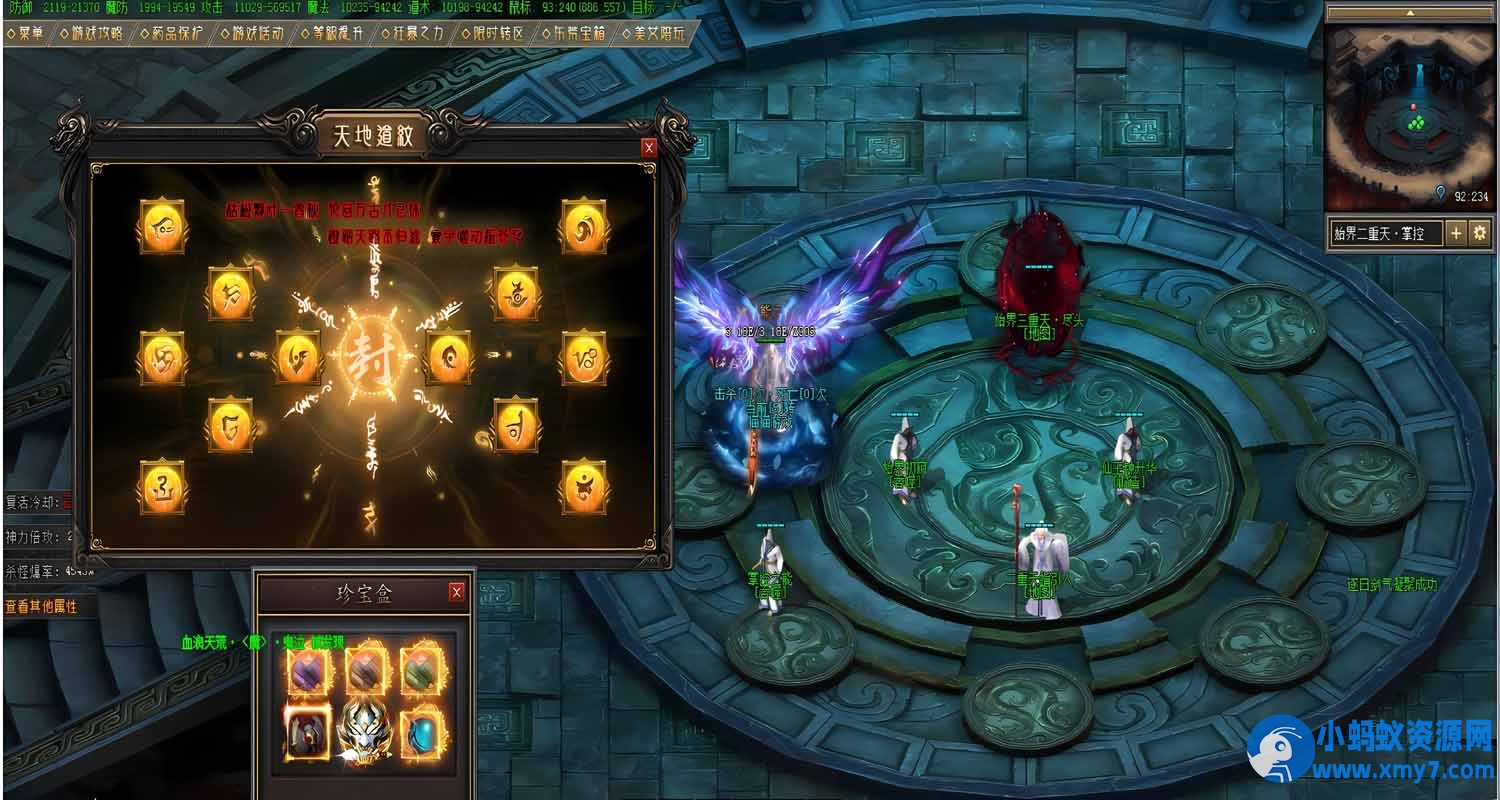Open the 游戏攻略 guide menu
Screen dimensions: 1500x800
point(92,33)
